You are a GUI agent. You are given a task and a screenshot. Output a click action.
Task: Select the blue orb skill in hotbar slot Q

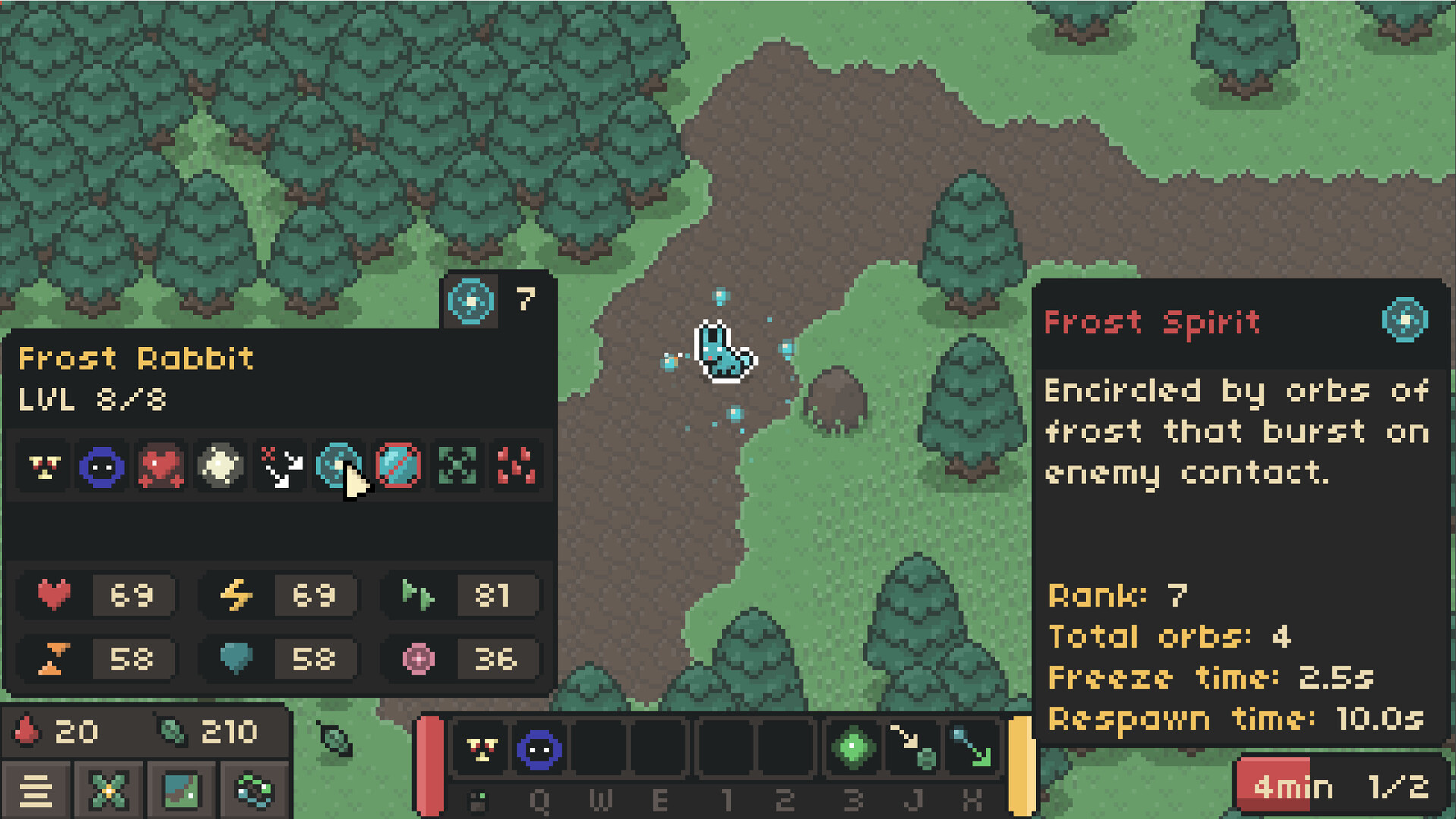[x=539, y=749]
